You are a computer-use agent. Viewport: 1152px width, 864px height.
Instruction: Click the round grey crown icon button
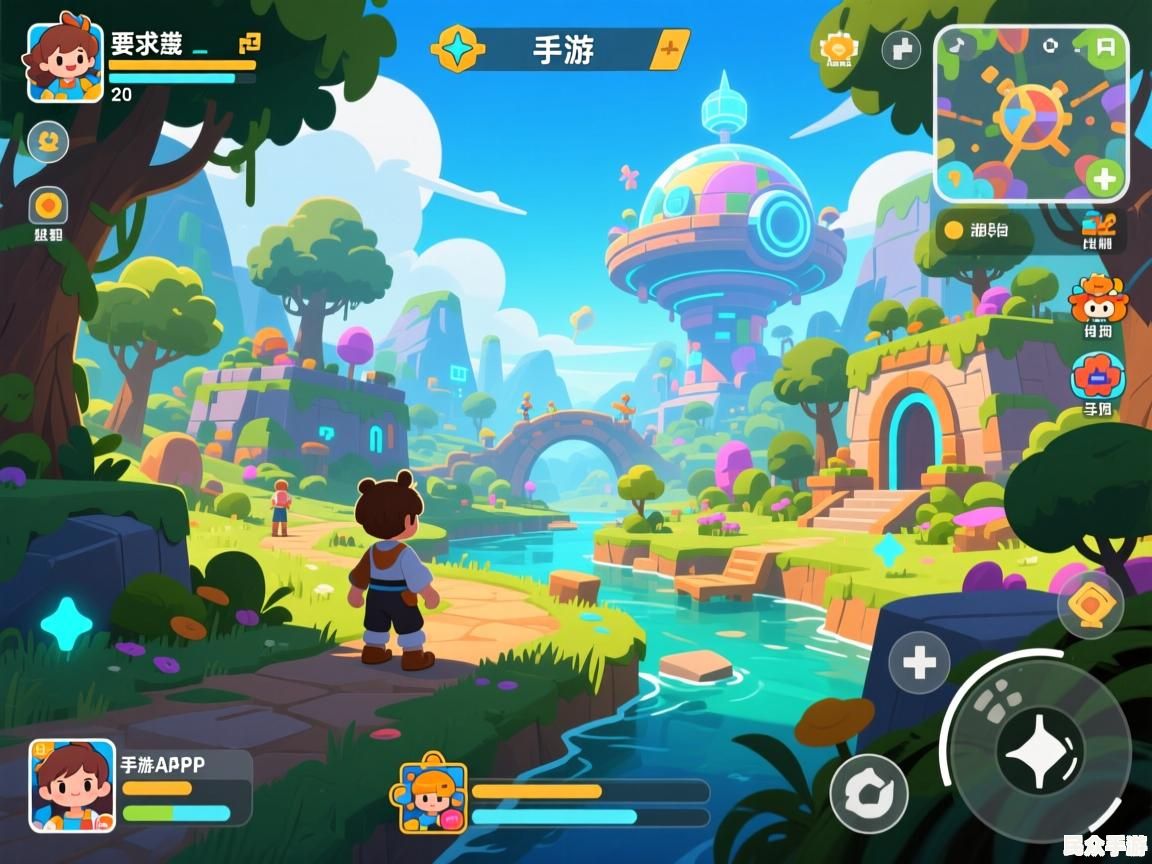48,141
